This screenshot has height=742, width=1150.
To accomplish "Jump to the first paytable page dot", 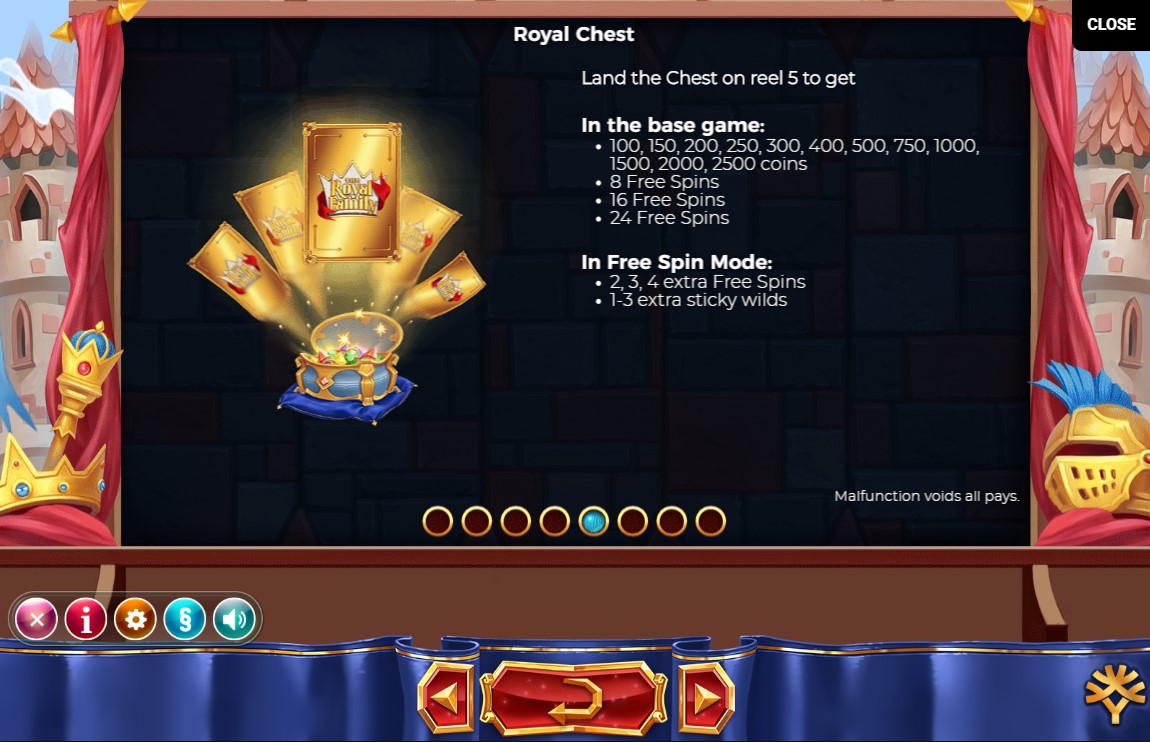I will (x=438, y=521).
